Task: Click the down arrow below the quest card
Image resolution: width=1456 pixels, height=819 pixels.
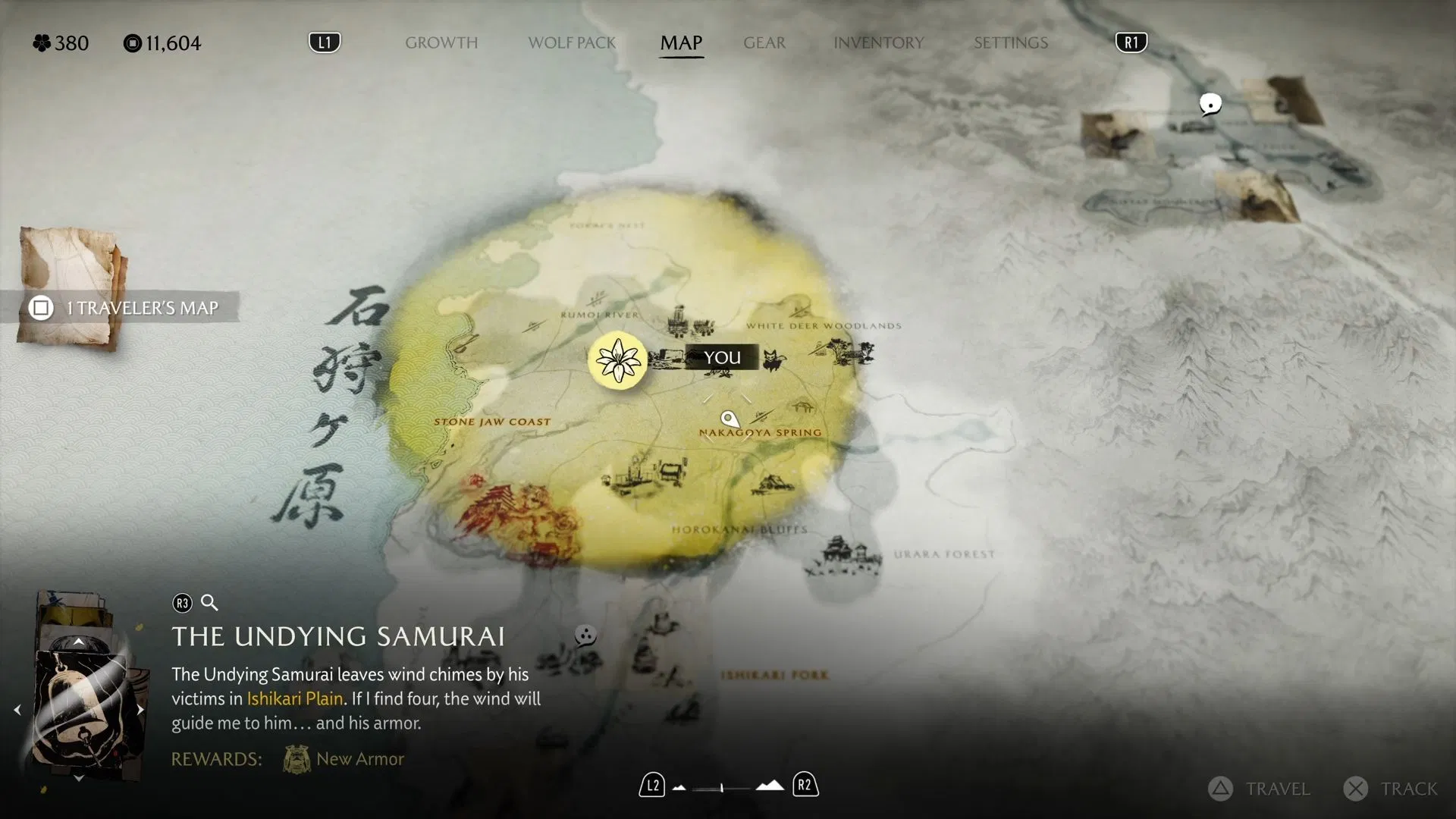Action: click(x=79, y=777)
